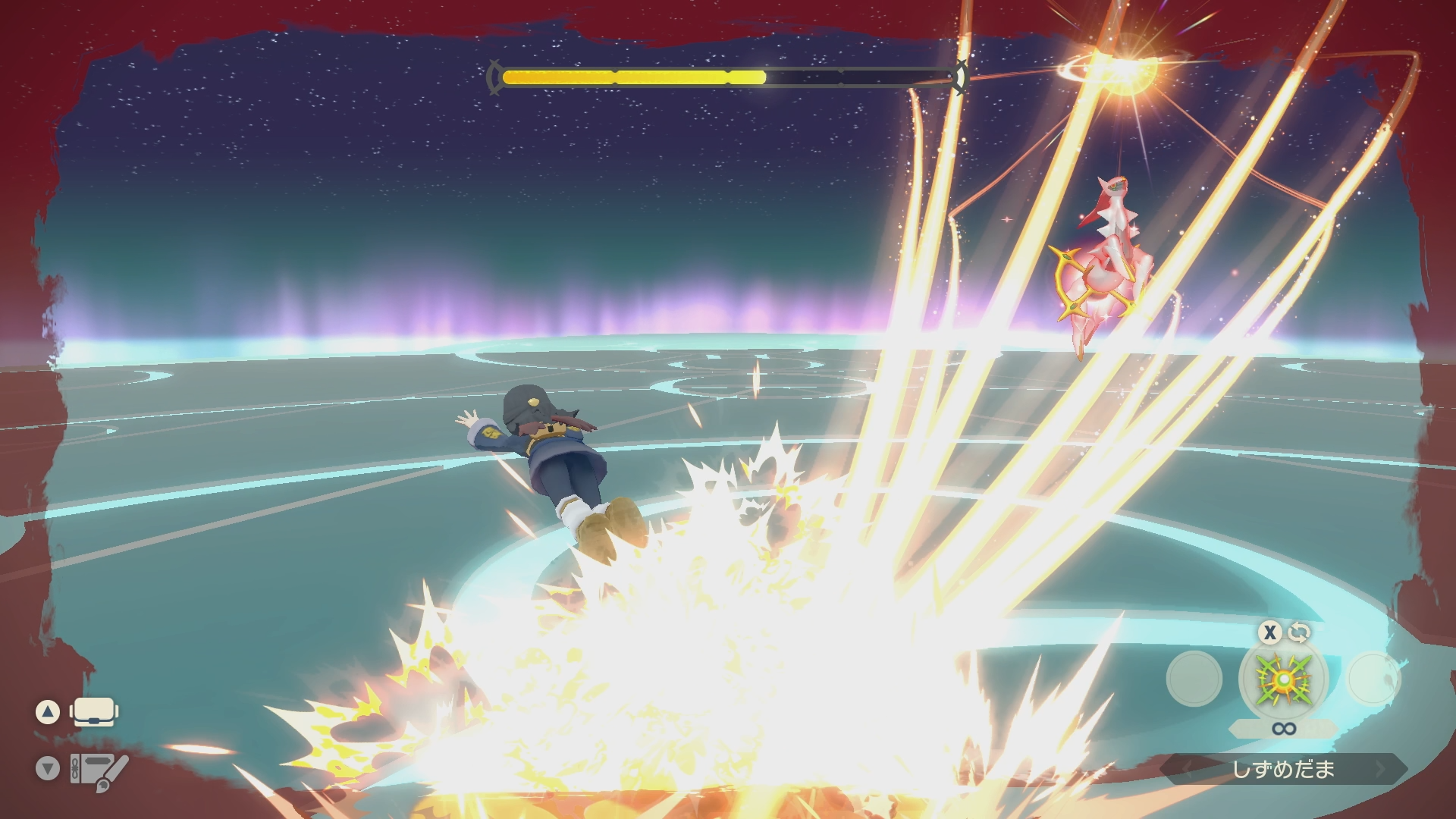Cycle to next item with right arrow
The height and width of the screenshot is (819, 1456).
[1380, 770]
